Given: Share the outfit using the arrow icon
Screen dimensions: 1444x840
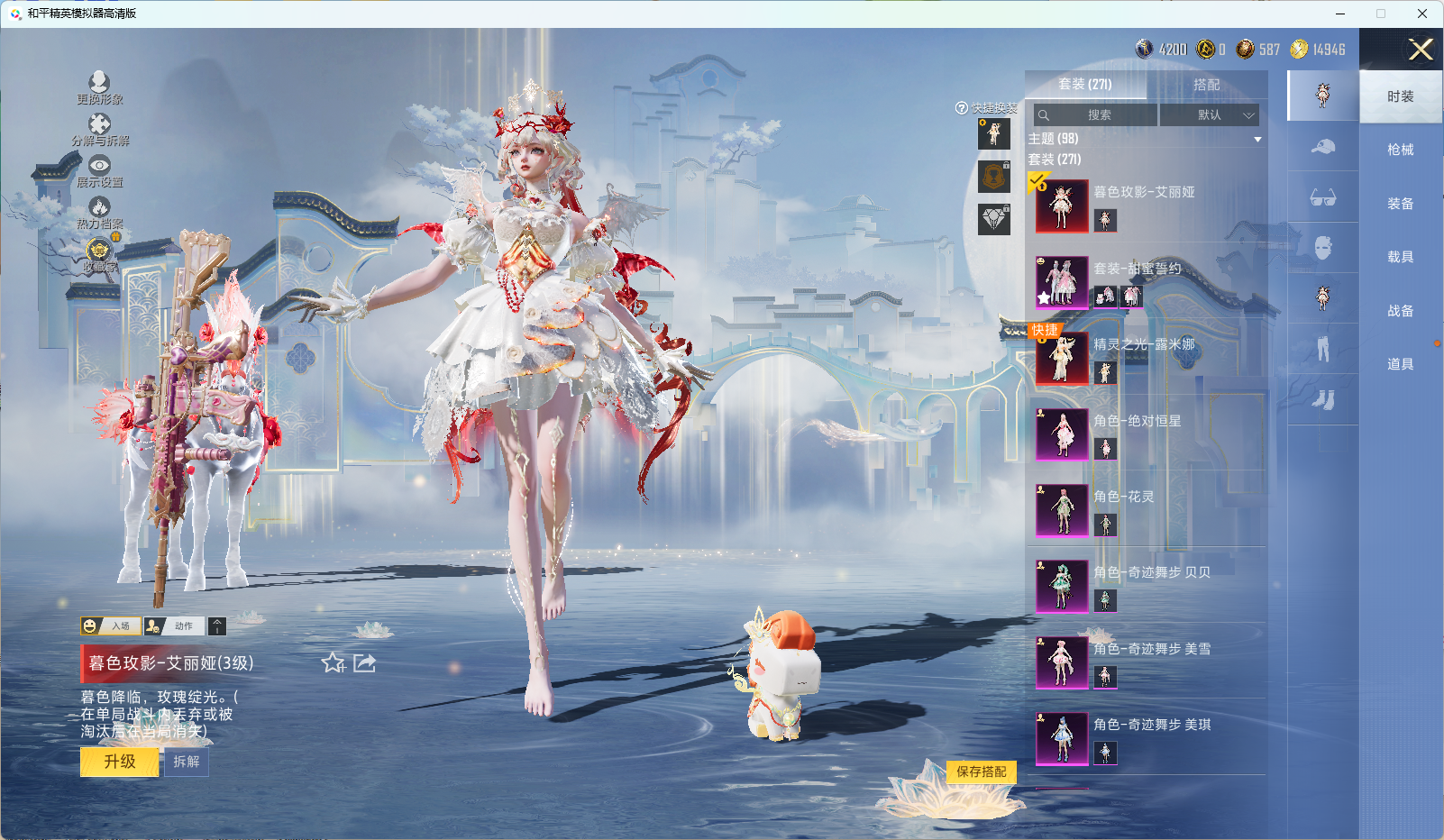Looking at the screenshot, I should pyautogui.click(x=365, y=663).
